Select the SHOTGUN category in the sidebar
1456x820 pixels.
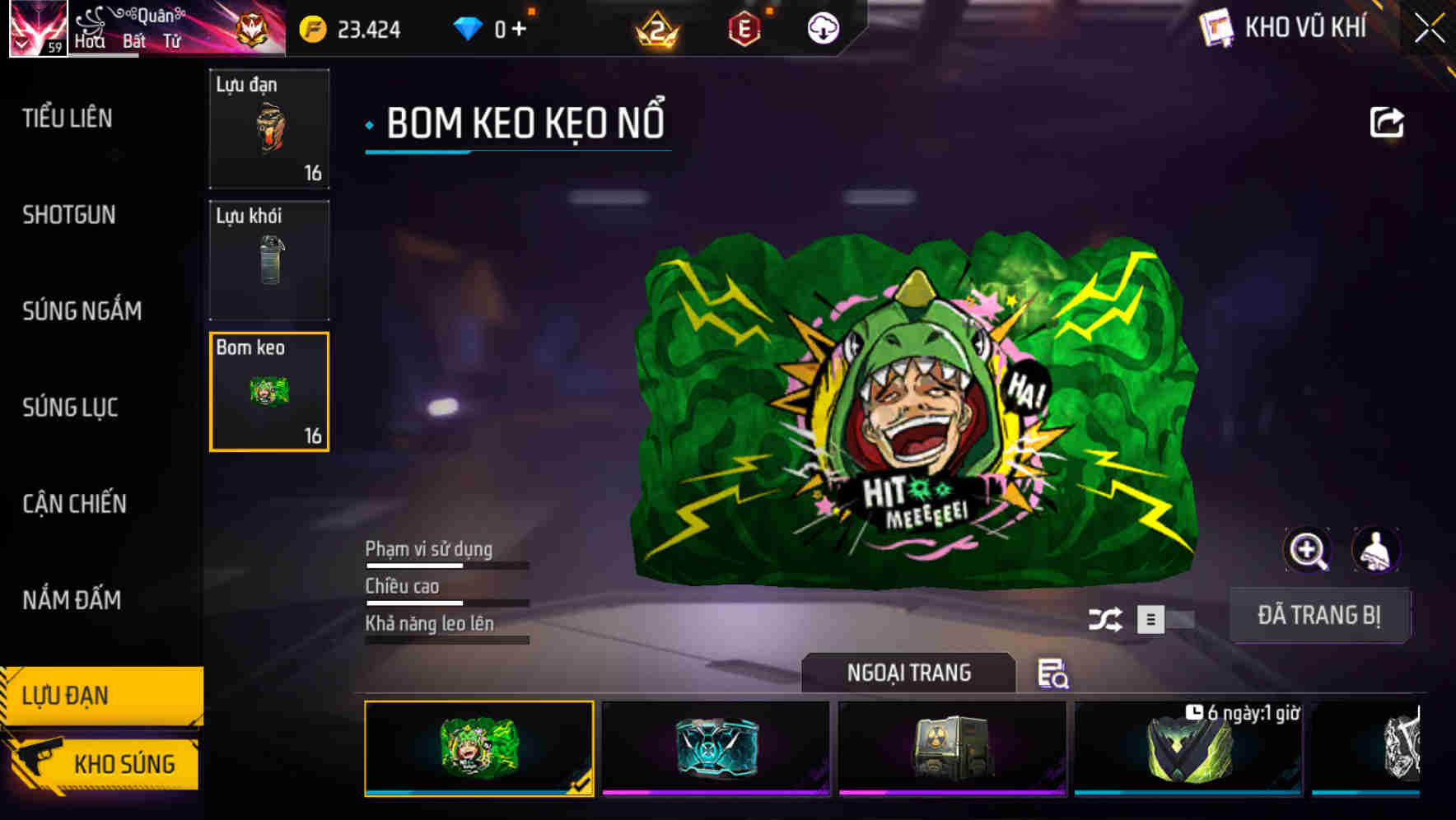(x=69, y=215)
